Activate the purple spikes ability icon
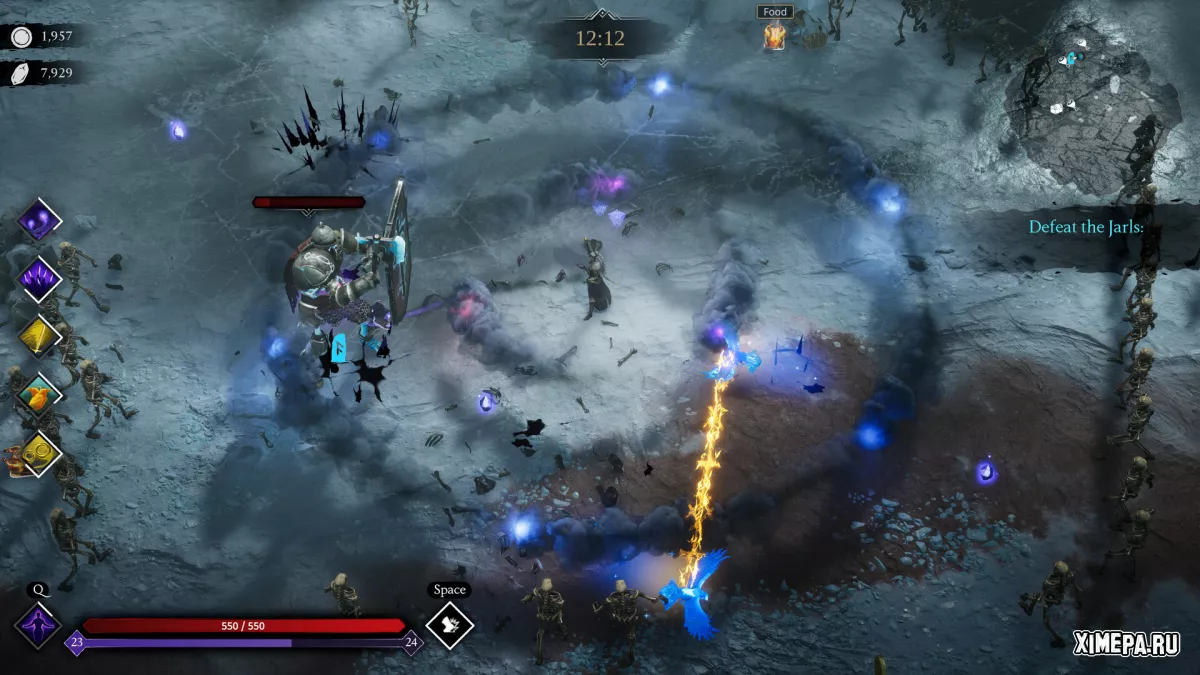This screenshot has height=675, width=1200. tap(40, 278)
